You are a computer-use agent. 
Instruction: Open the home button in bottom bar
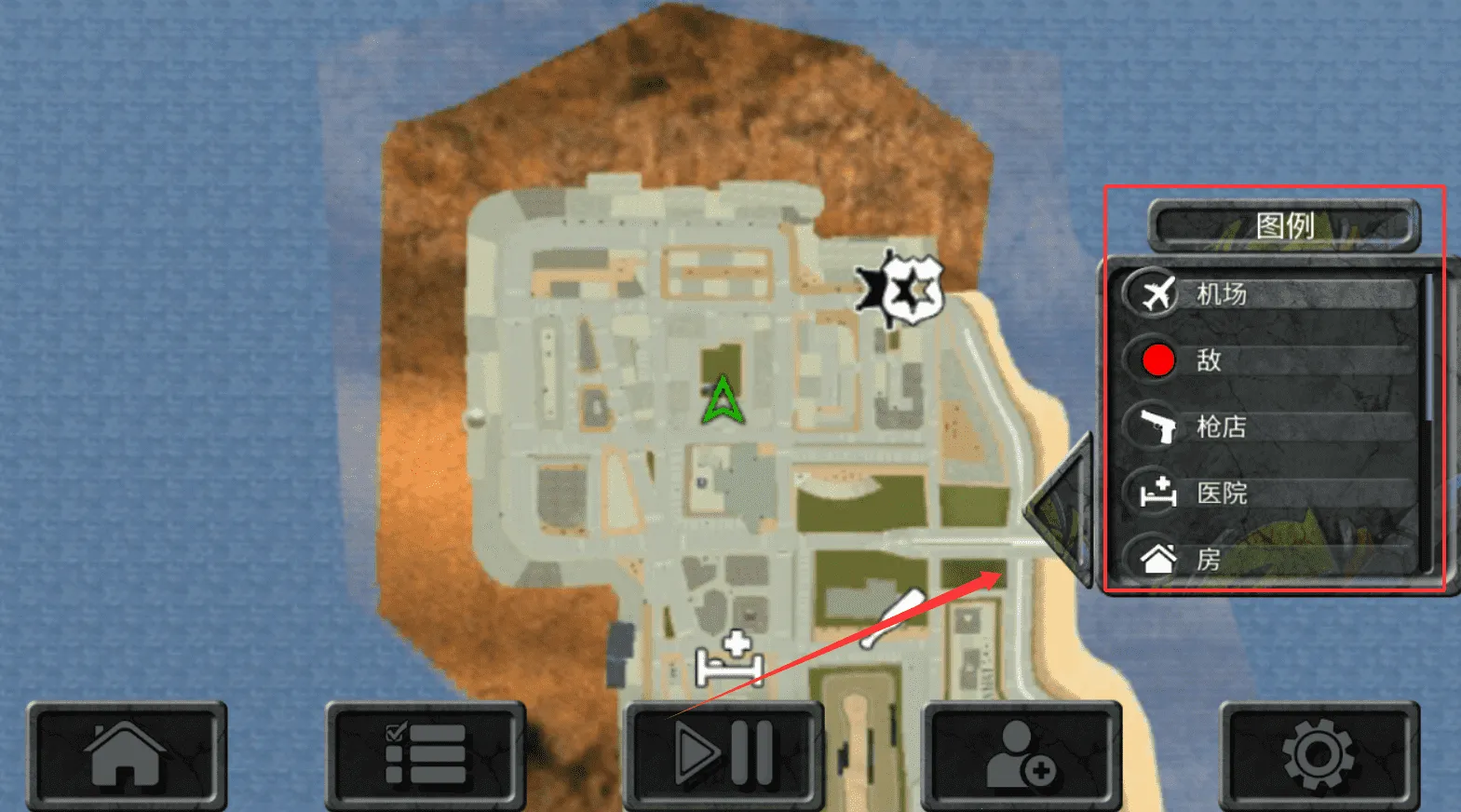click(127, 755)
